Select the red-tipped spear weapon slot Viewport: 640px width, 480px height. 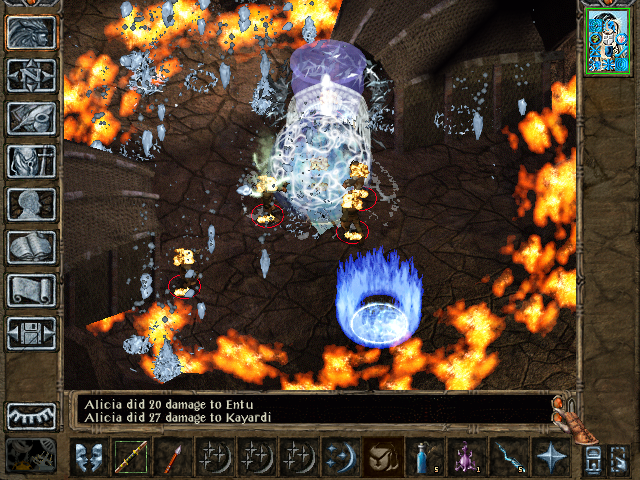[x=171, y=458]
